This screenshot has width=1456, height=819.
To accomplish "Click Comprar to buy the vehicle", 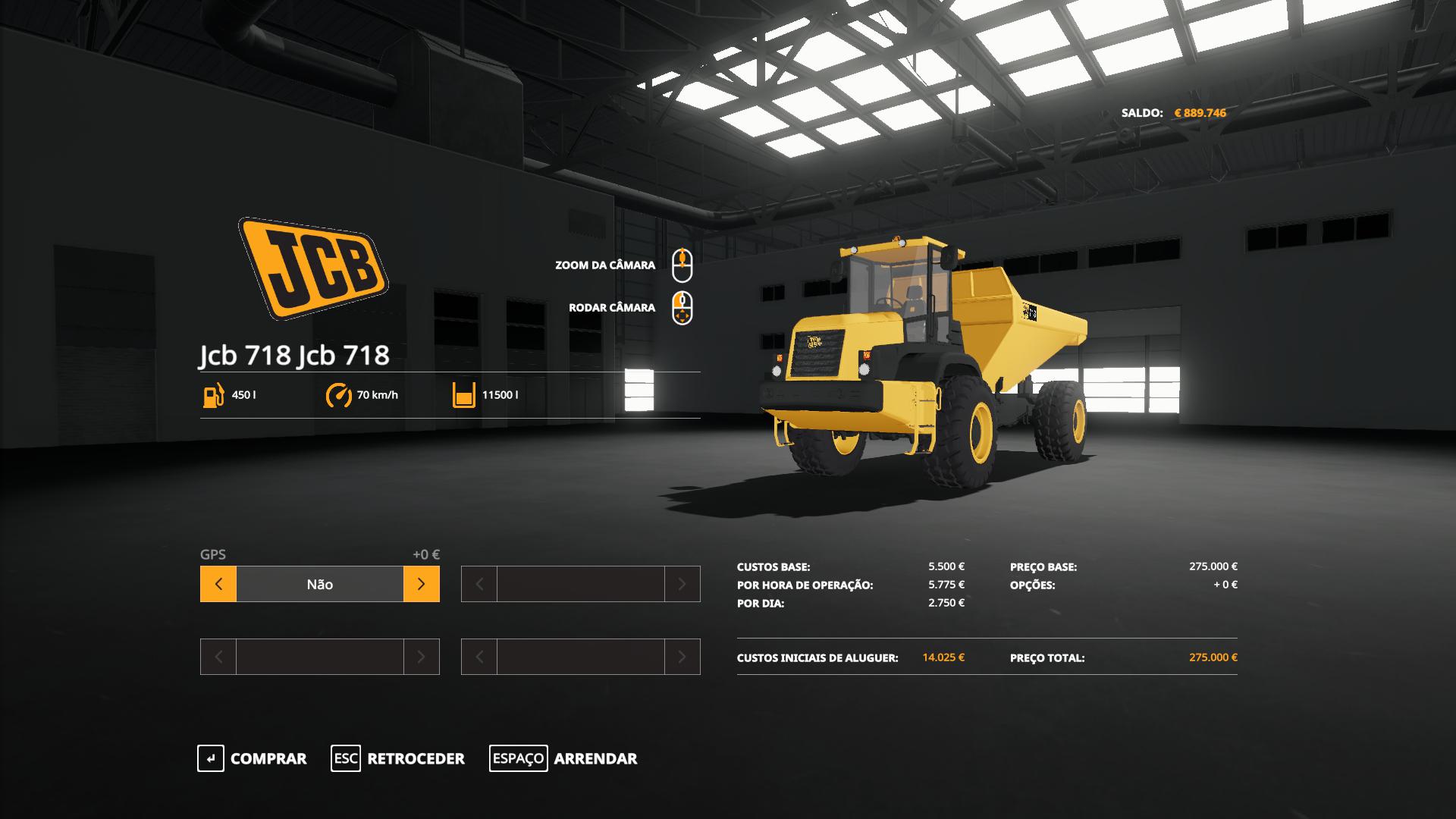I will tap(253, 758).
